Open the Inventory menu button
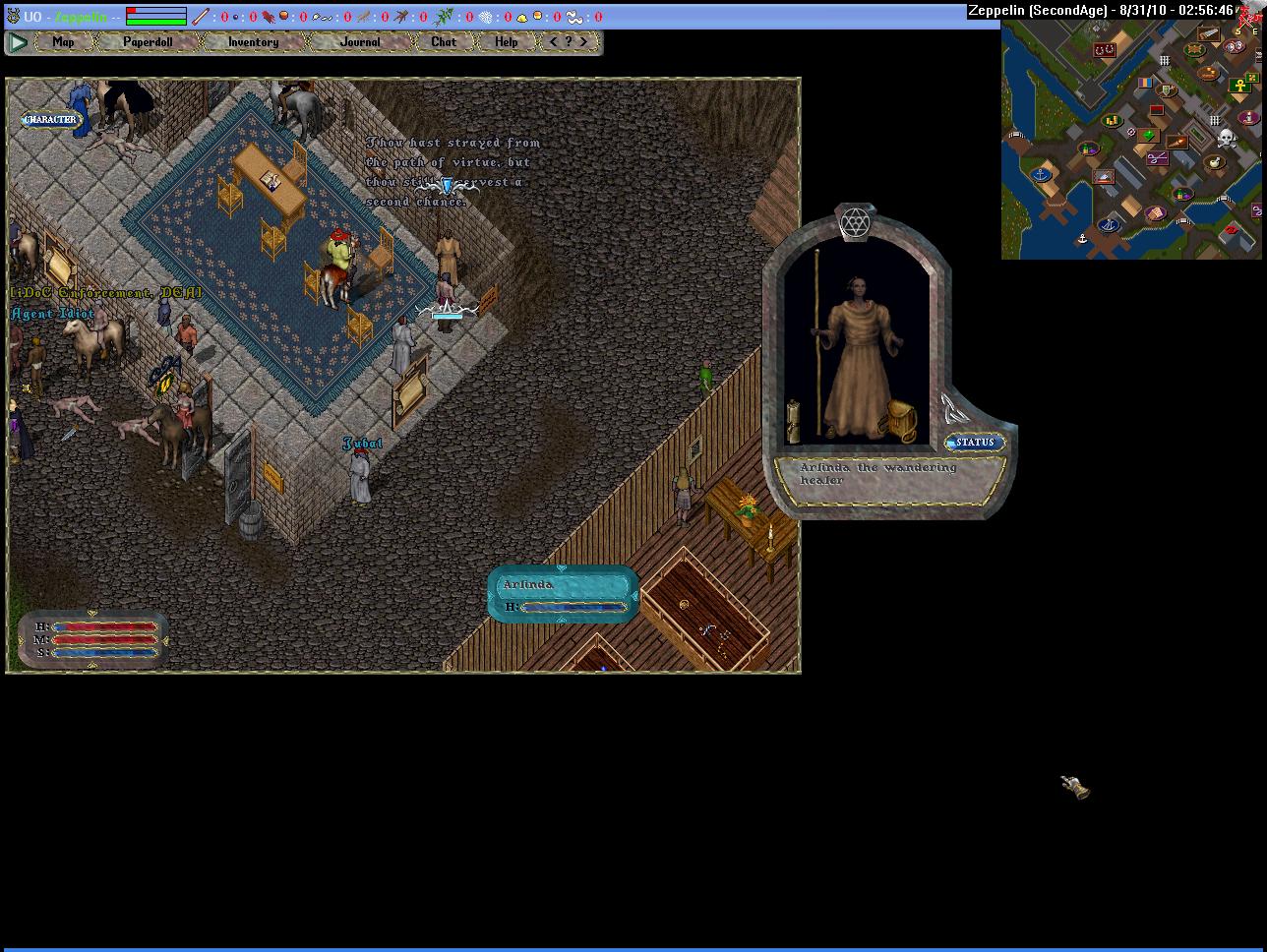The height and width of the screenshot is (952, 1267). point(253,42)
